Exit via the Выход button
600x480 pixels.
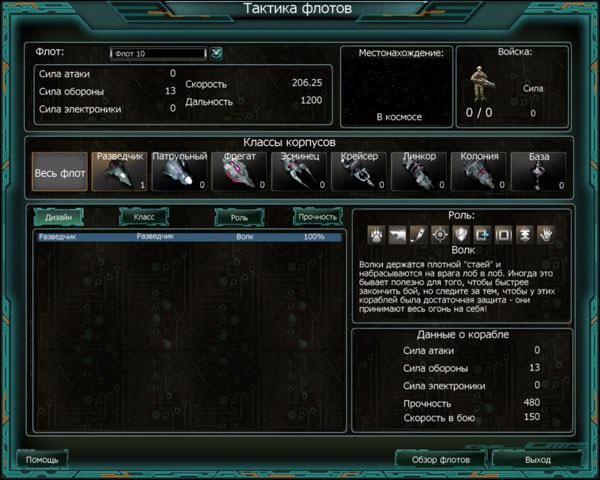pos(537,459)
